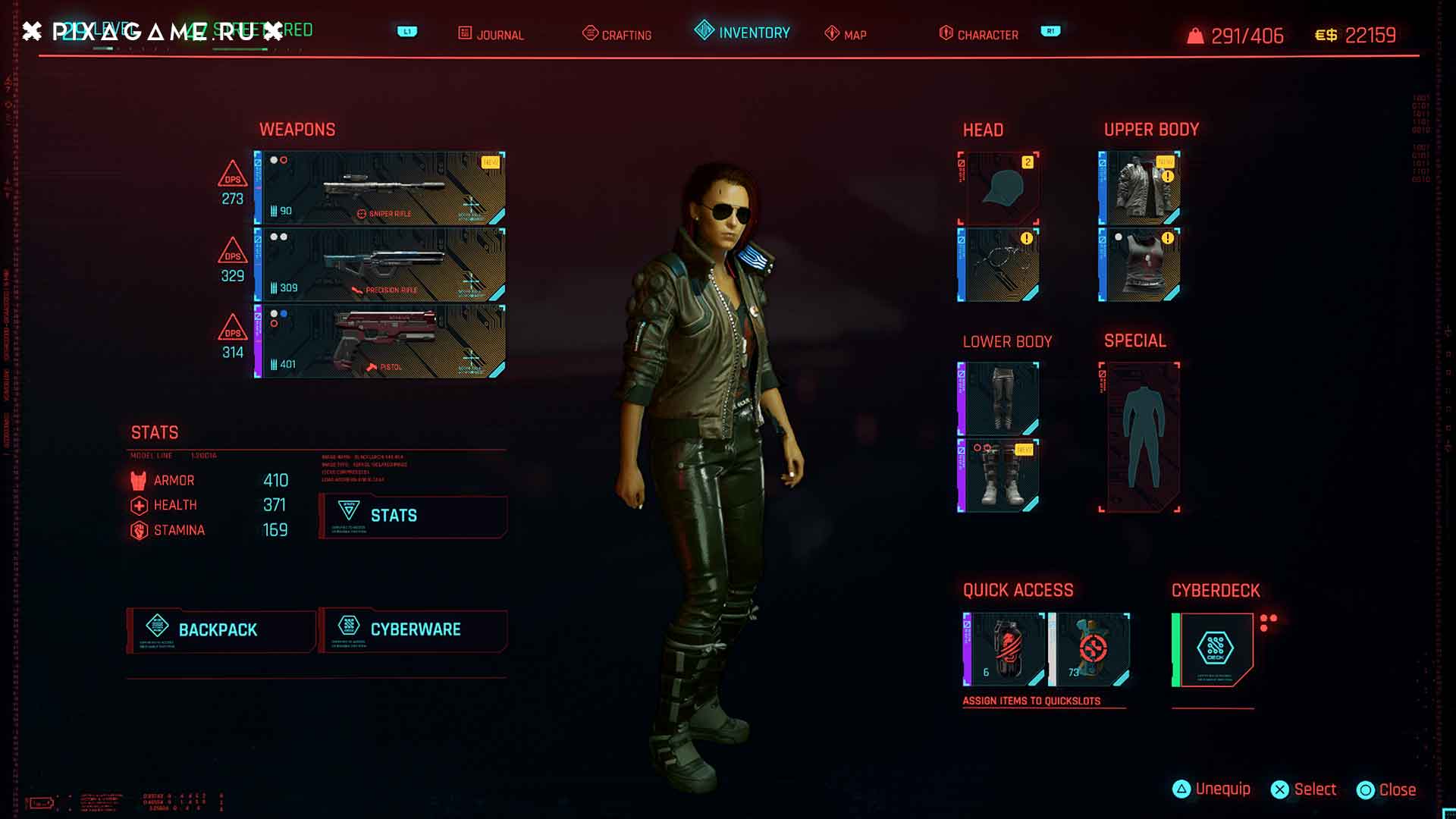Open the Journal tab
The height and width of the screenshot is (819, 1456).
pos(491,34)
